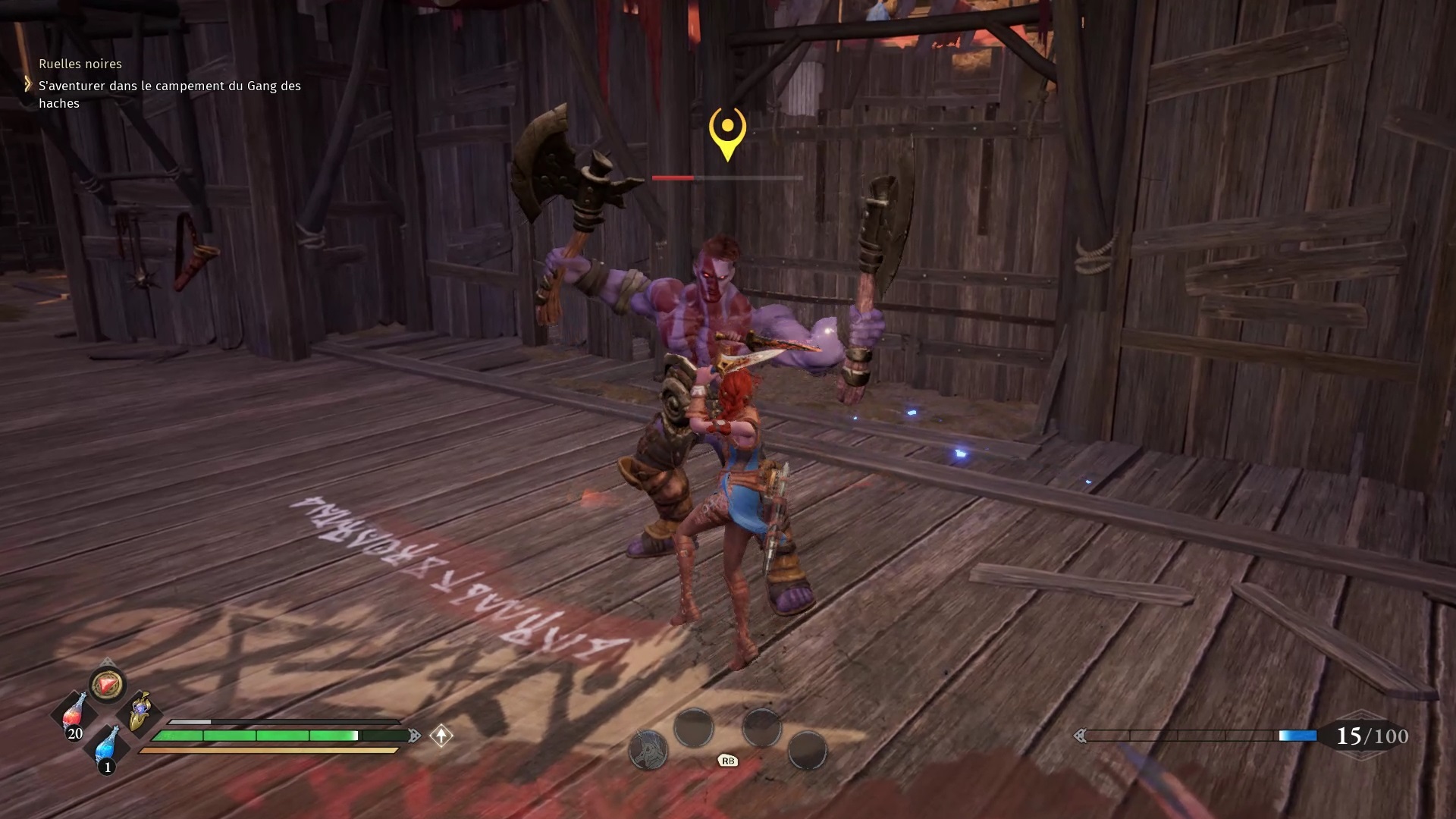The image size is (1456, 819).
Task: Trigger the horned beast skill icon
Action: pos(648,750)
